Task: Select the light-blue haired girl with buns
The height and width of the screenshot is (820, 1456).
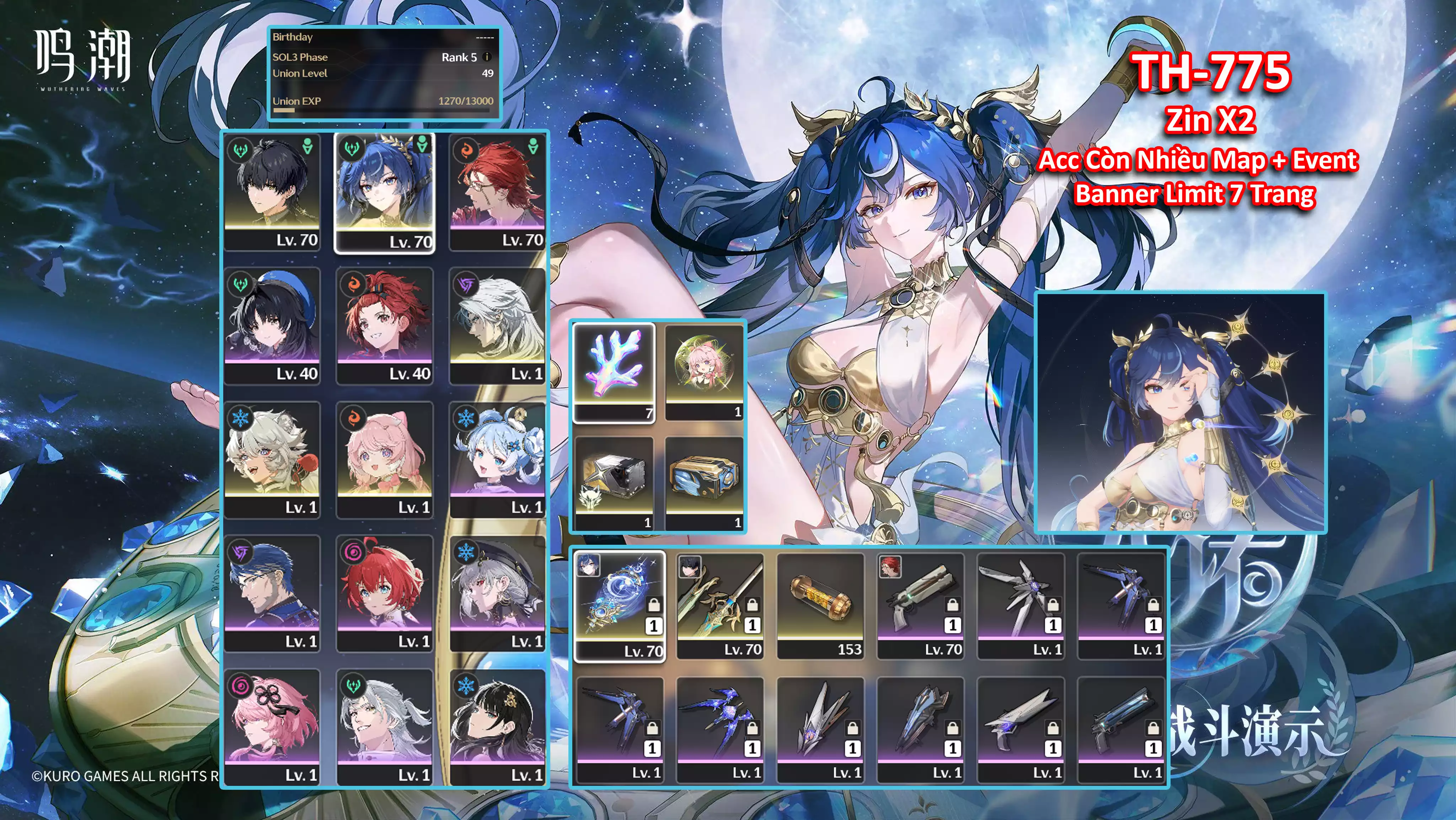Action: pyautogui.click(x=497, y=459)
